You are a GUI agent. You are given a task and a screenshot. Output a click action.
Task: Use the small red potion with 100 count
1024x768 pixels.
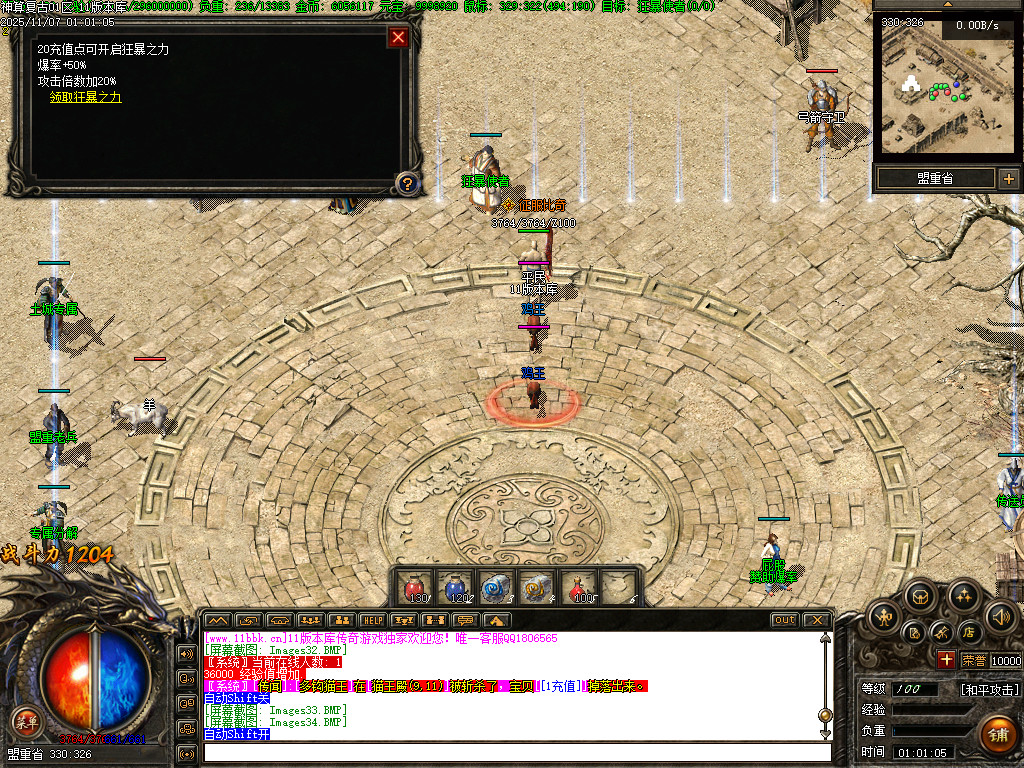click(x=578, y=587)
